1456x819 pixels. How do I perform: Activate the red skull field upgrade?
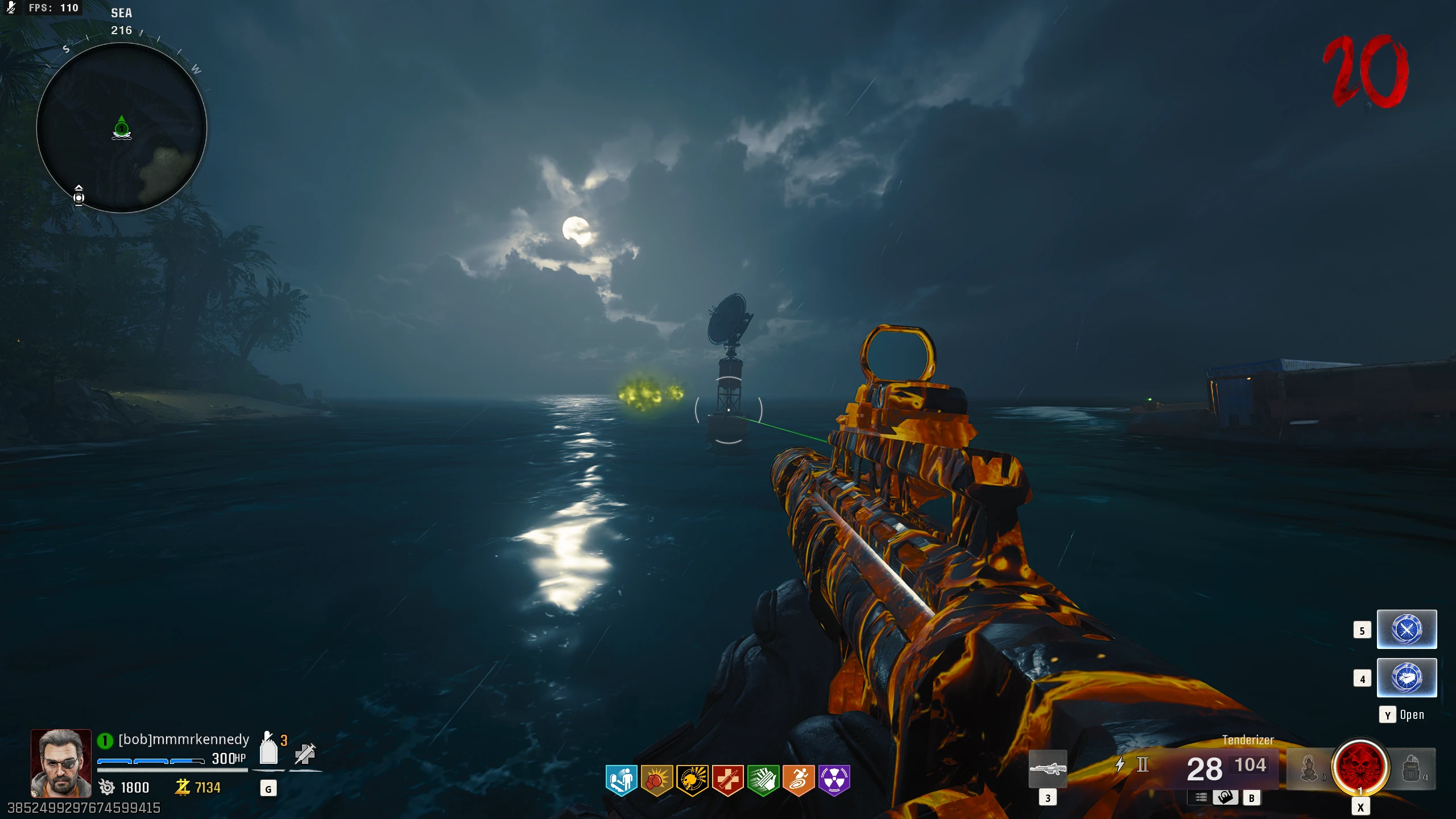point(1360,767)
